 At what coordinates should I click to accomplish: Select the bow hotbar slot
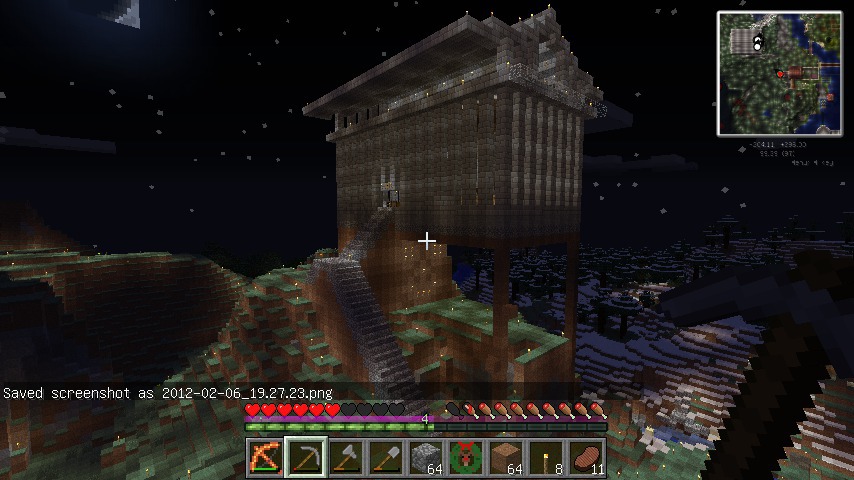265,458
